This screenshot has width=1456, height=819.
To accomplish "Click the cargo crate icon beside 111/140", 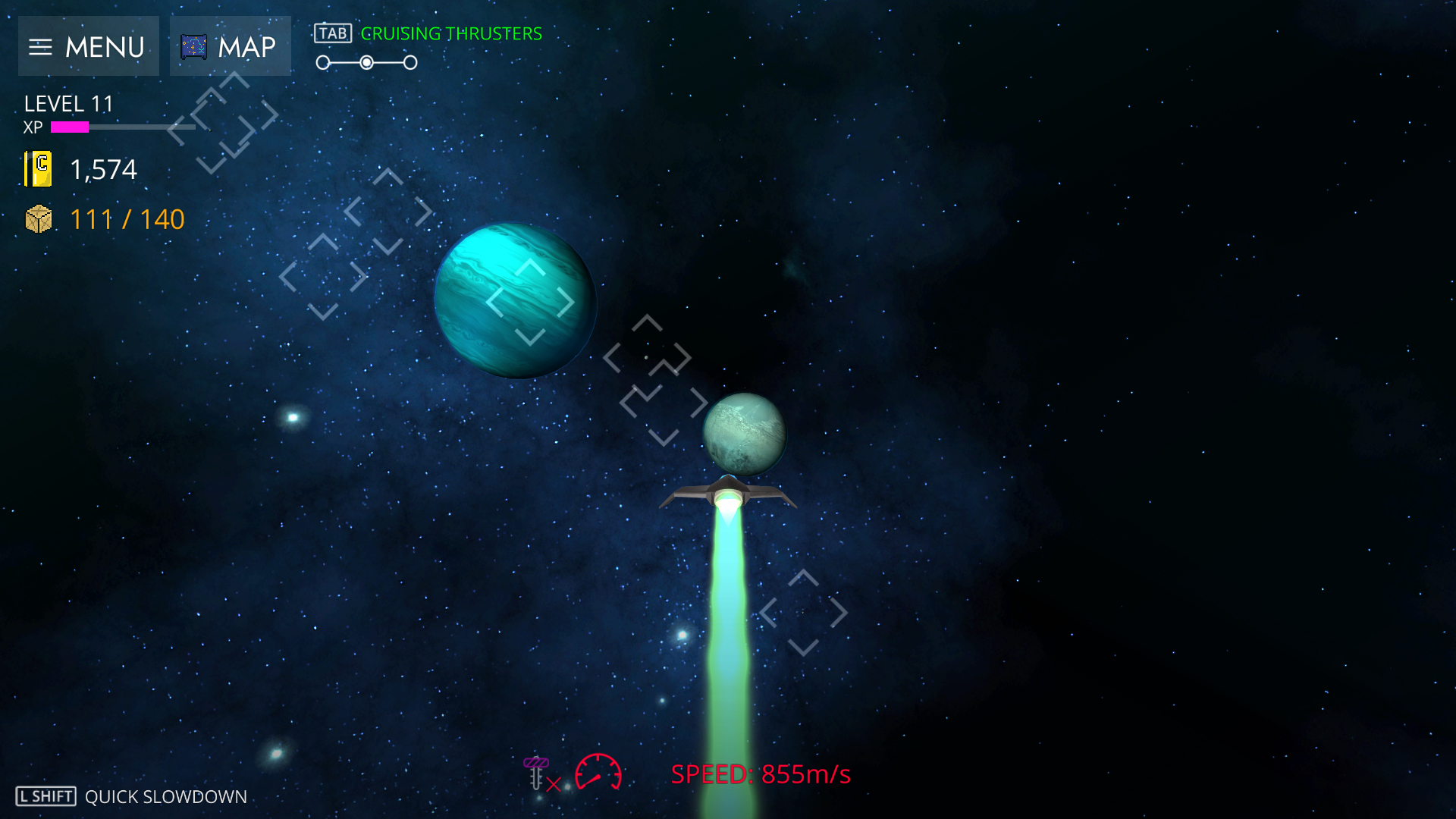I will 37,219.
